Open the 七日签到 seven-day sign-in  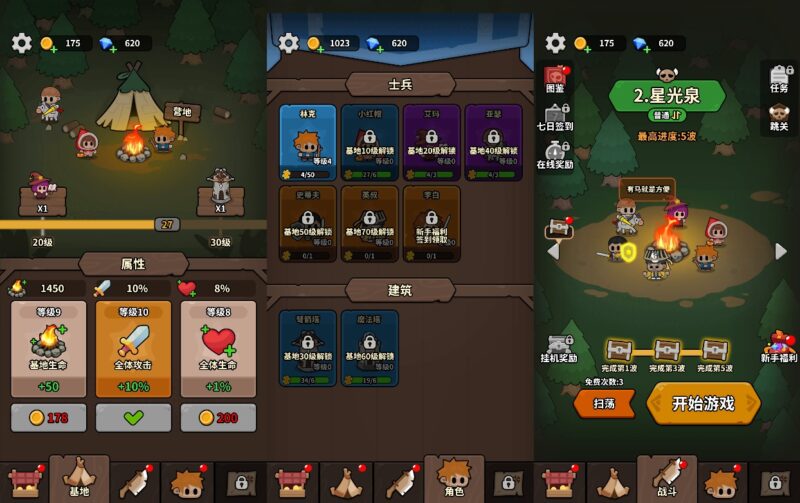coord(555,118)
